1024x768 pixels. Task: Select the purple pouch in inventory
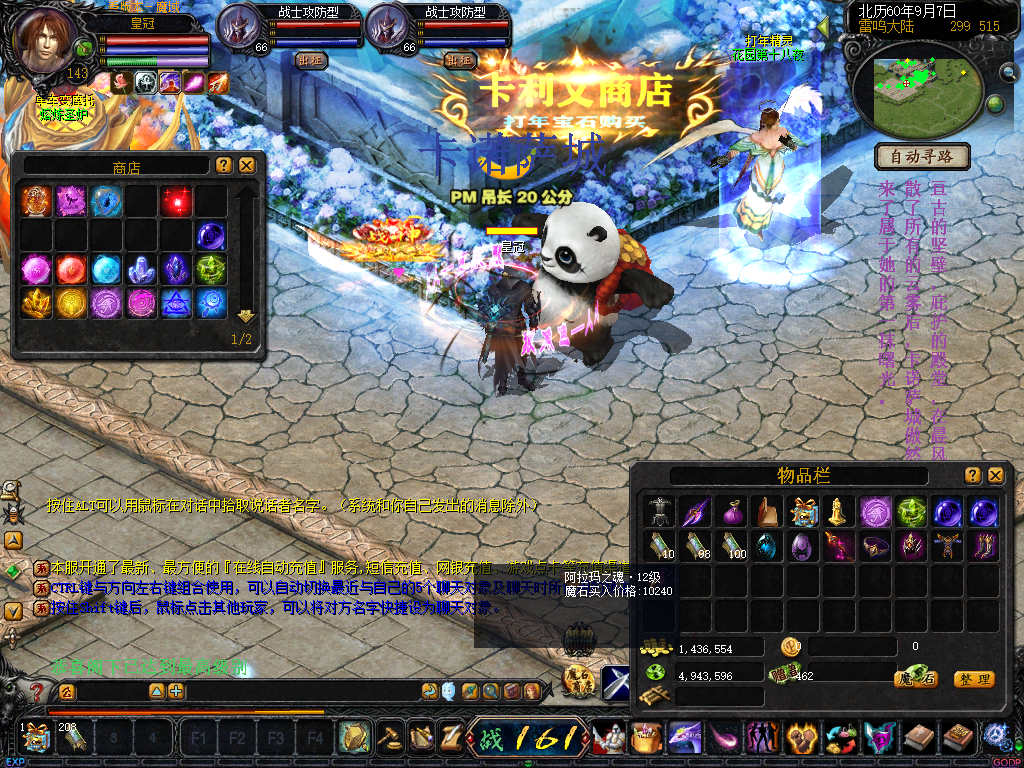(x=732, y=512)
